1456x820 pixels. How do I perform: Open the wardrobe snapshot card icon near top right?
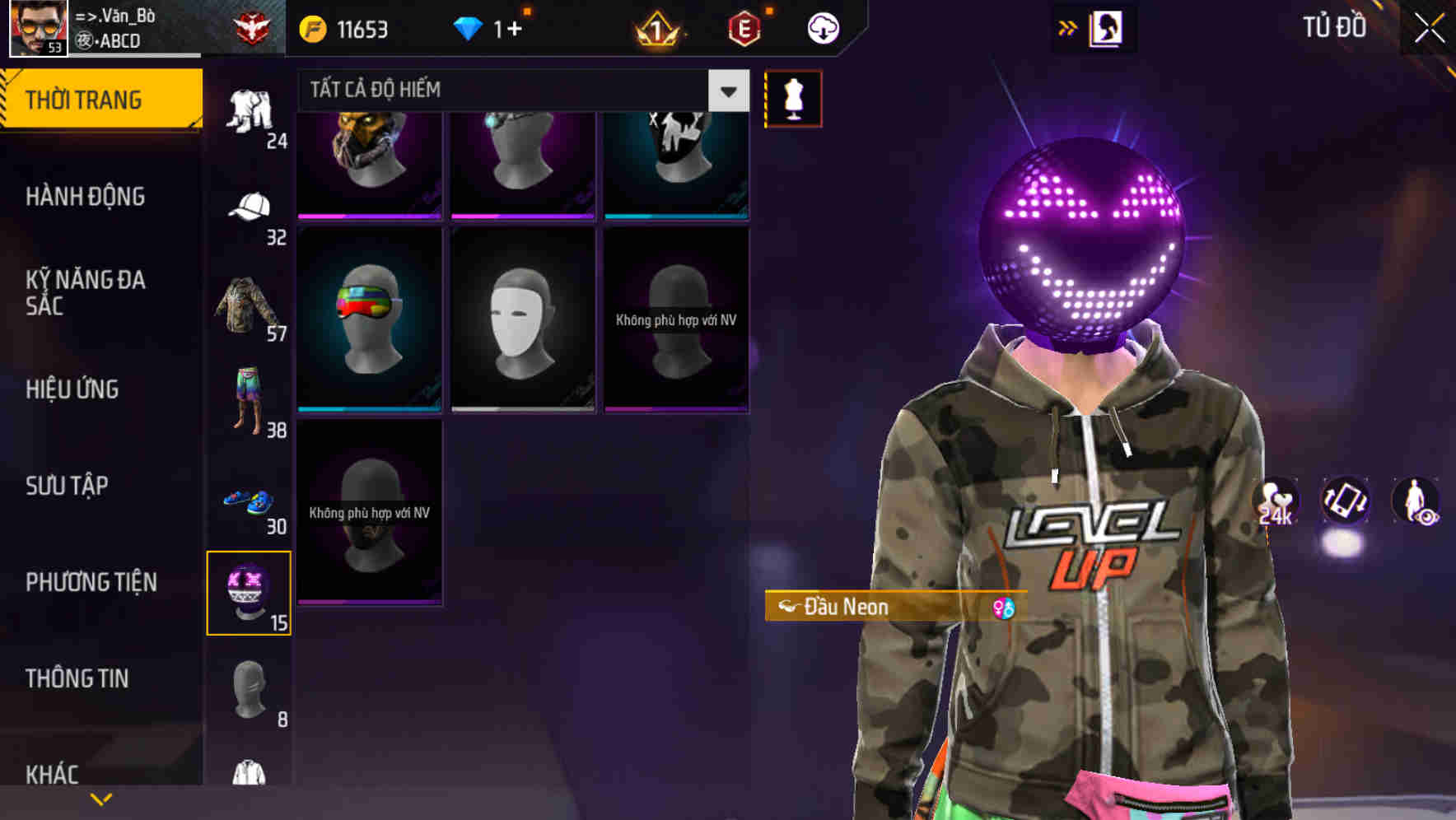pos(1108,27)
